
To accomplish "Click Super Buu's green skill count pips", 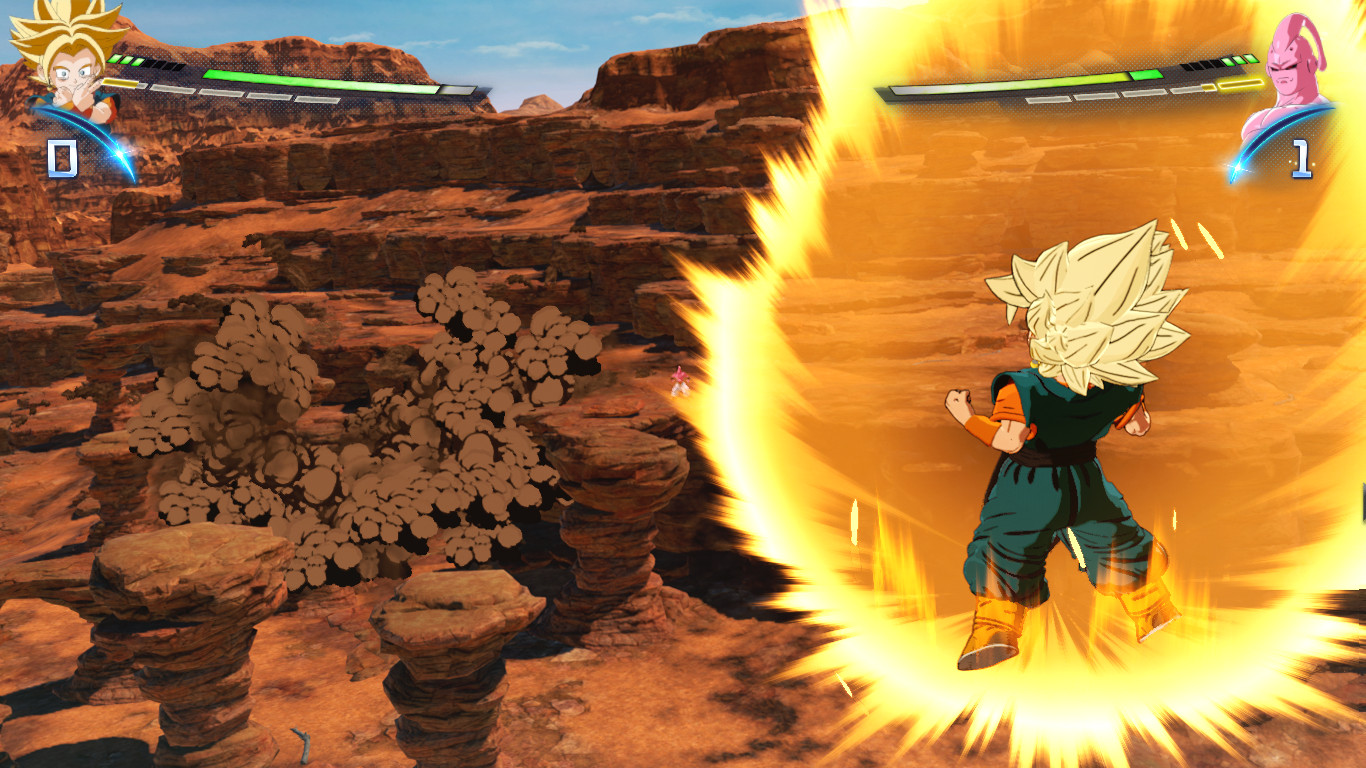I will pos(1238,59).
